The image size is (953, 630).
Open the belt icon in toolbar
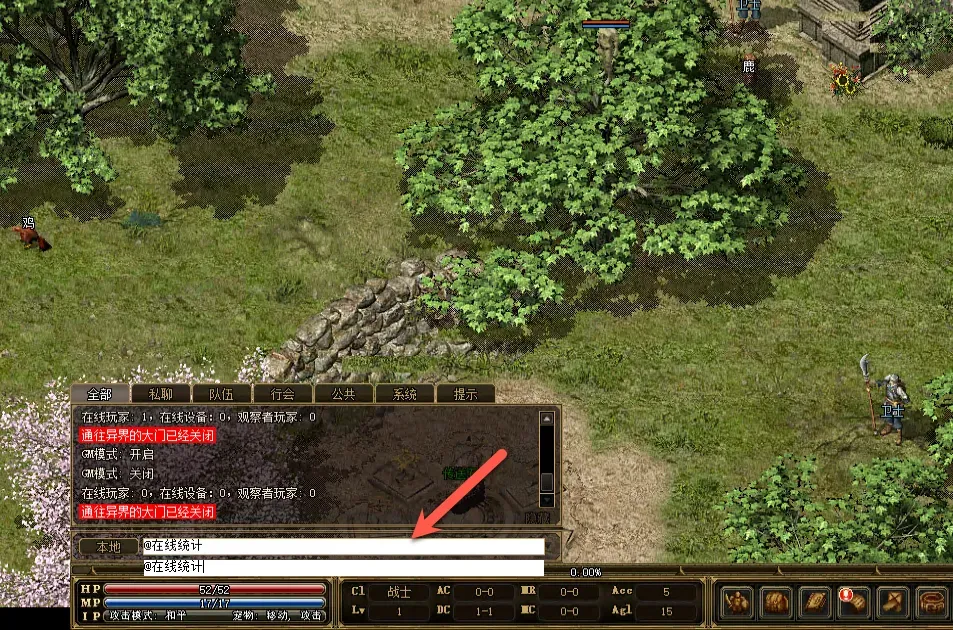pos(930,602)
